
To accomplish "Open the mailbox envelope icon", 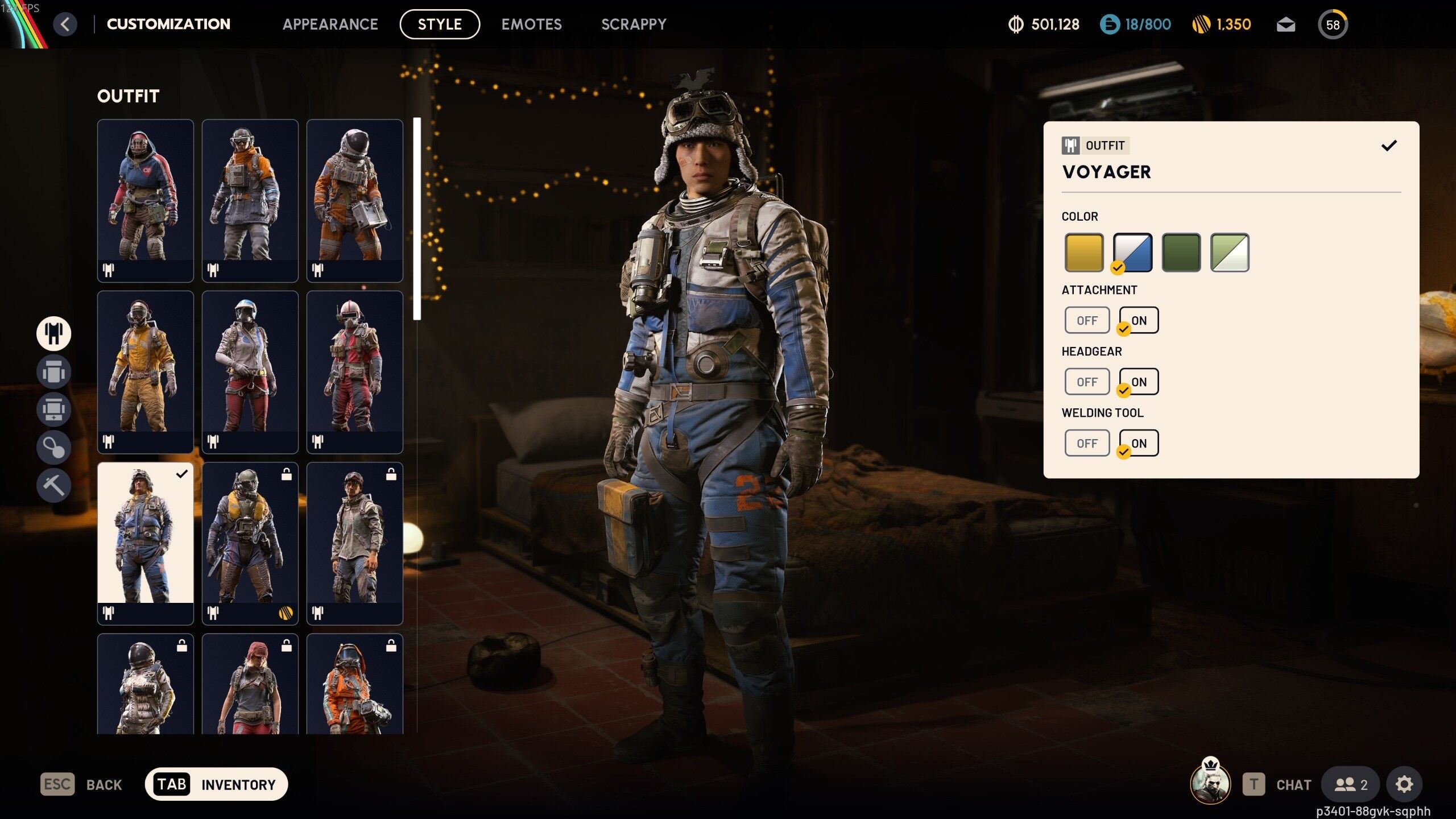I will click(x=1285, y=25).
